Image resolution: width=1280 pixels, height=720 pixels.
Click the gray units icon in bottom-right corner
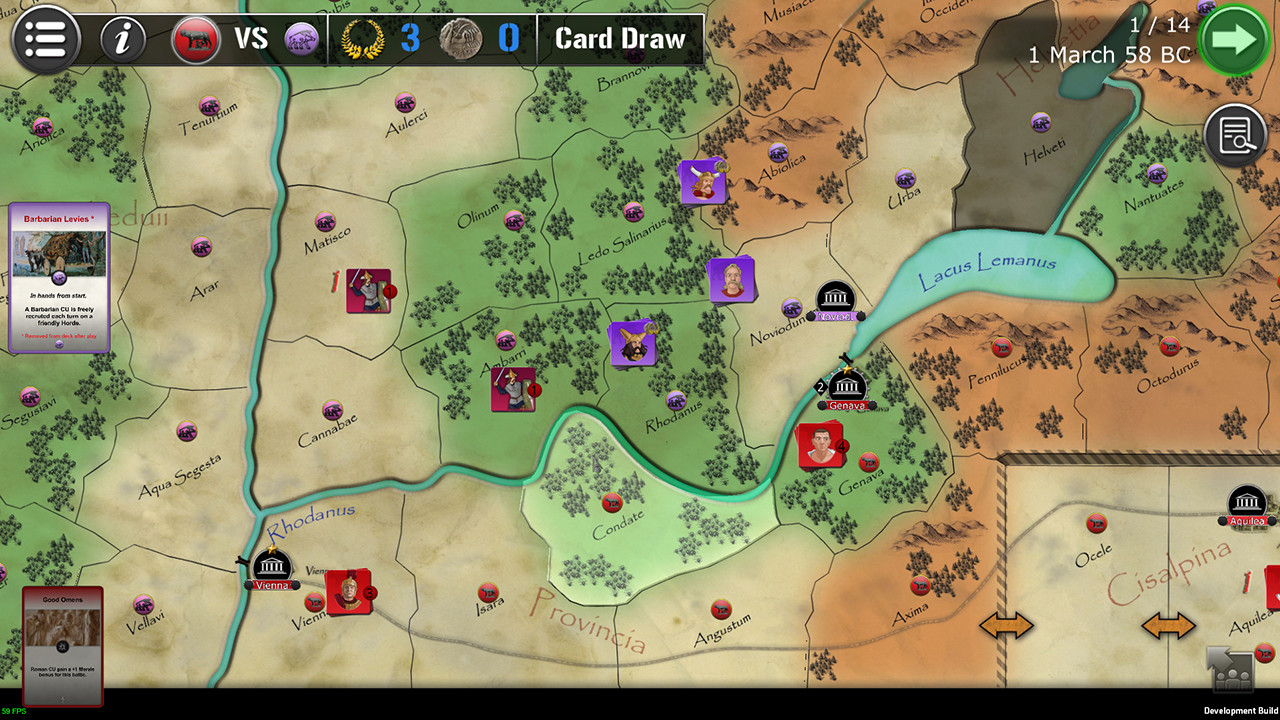pos(1235,672)
